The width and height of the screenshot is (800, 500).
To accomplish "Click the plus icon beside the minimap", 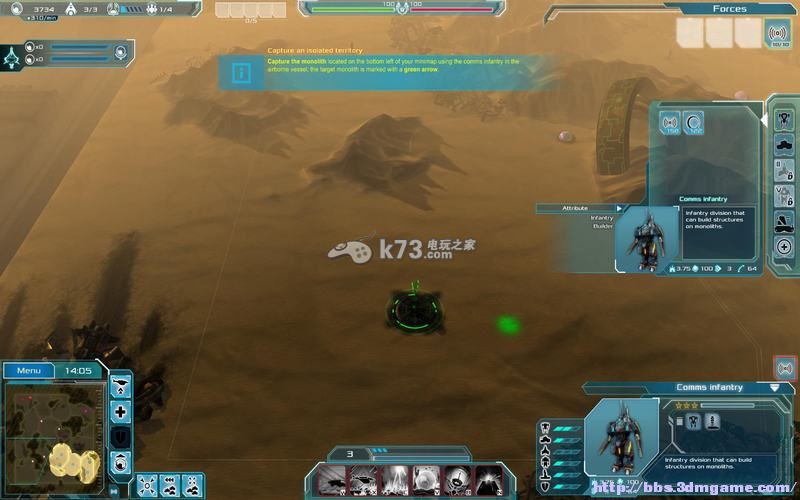I will click(120, 412).
